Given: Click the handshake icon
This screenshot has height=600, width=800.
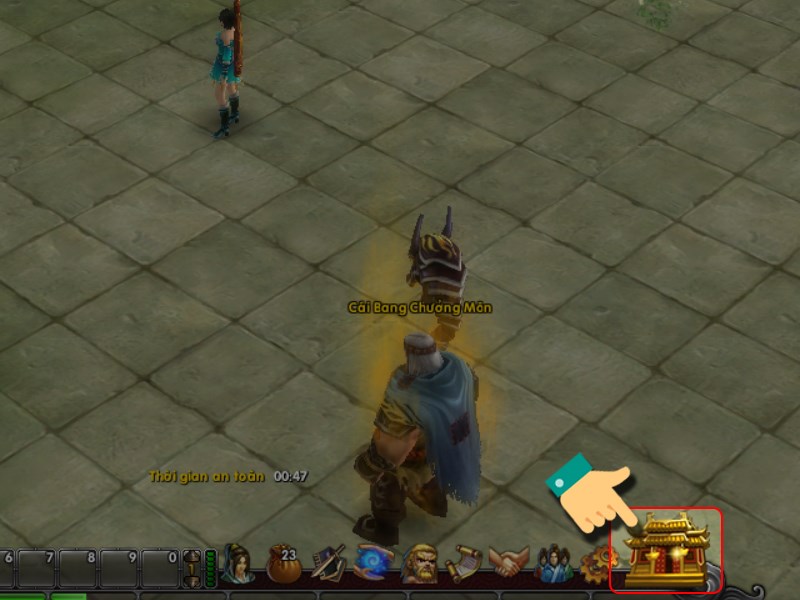Looking at the screenshot, I should (x=510, y=565).
